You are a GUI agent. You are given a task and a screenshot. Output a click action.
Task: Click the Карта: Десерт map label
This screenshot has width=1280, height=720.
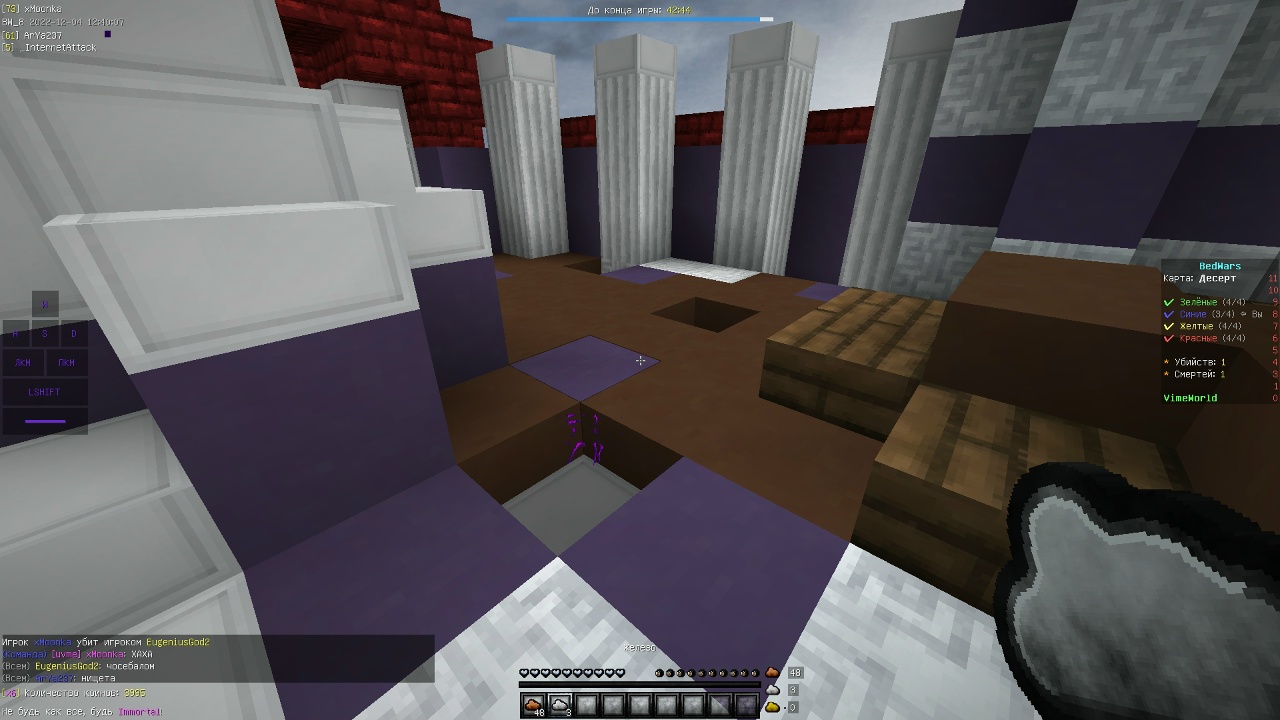coord(1198,278)
